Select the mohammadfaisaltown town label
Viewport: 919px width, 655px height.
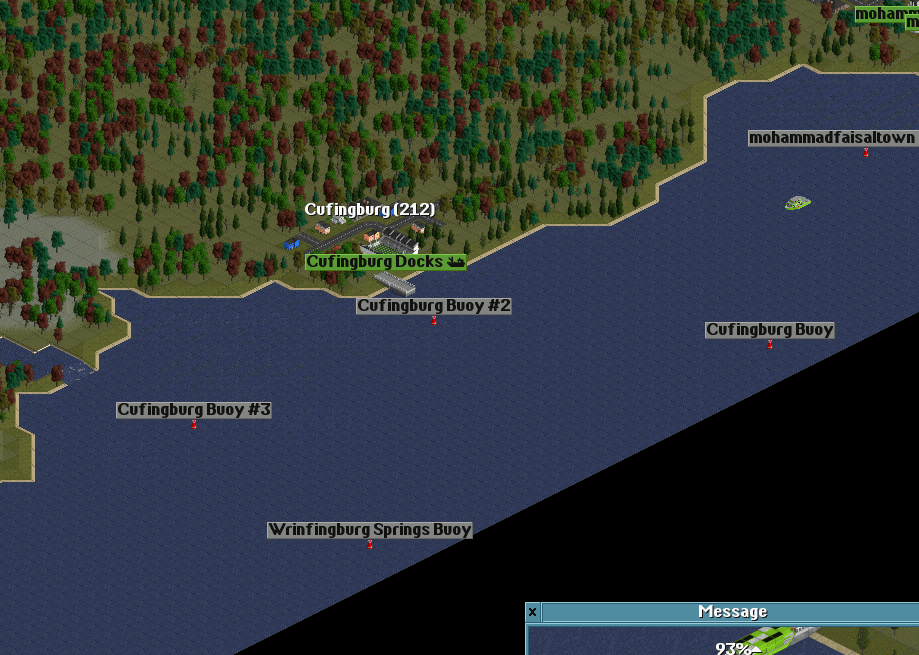click(x=832, y=138)
